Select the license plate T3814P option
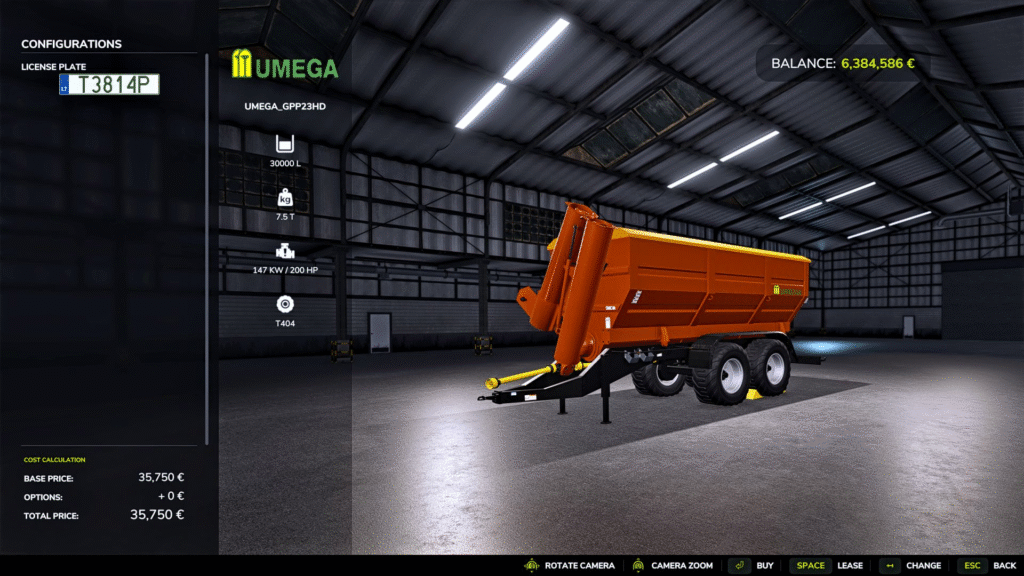Viewport: 1024px width, 576px height. [109, 85]
